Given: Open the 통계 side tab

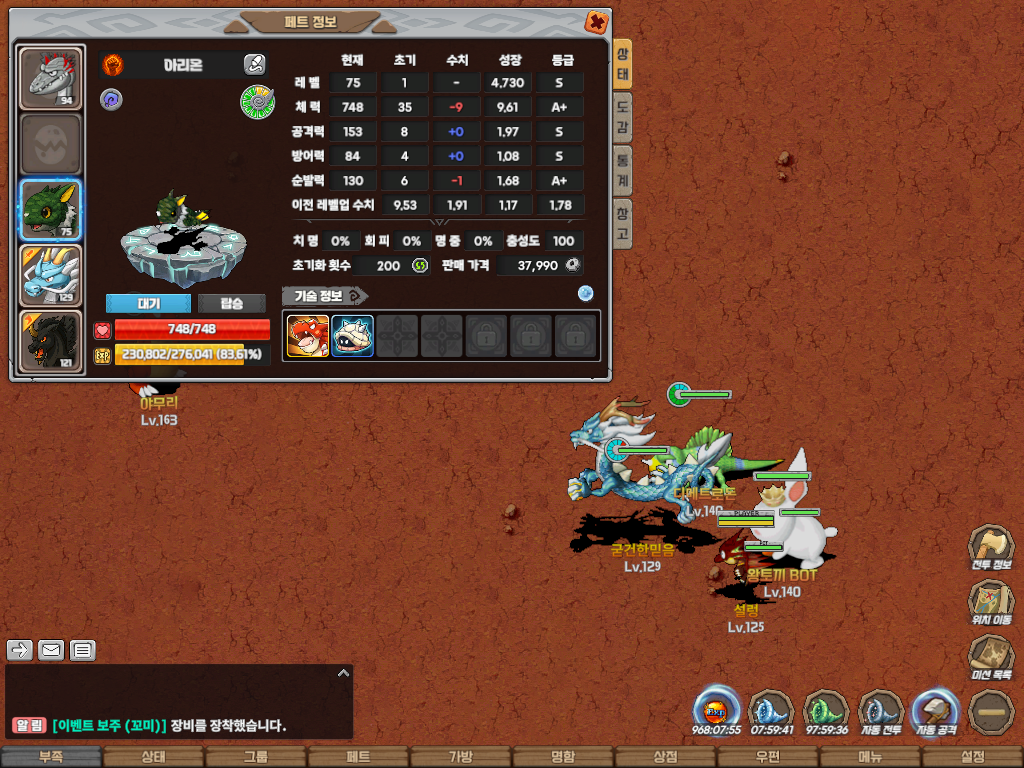Looking at the screenshot, I should point(622,171).
